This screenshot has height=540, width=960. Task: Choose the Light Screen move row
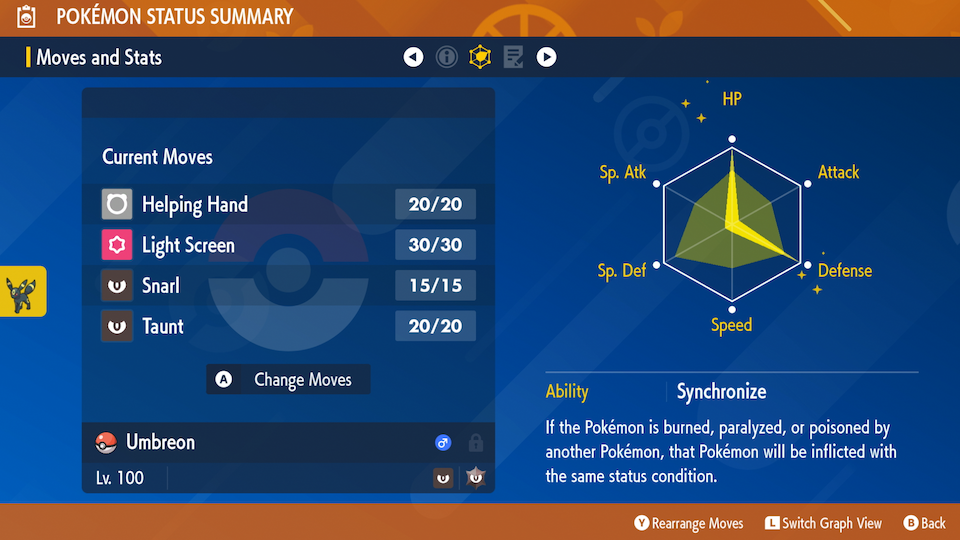[x=288, y=245]
